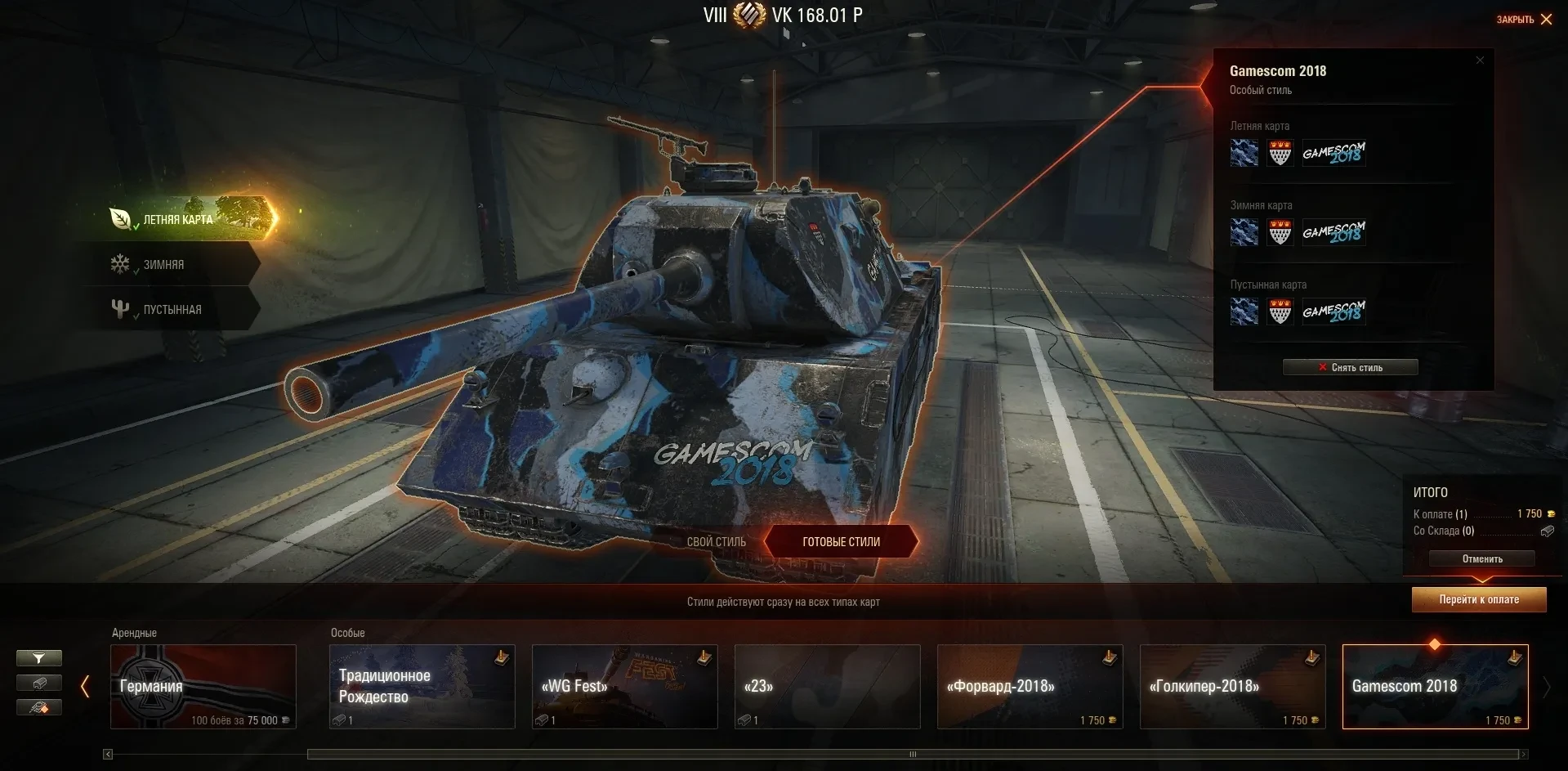Click the Gamescom 2018 style card

click(x=1435, y=686)
